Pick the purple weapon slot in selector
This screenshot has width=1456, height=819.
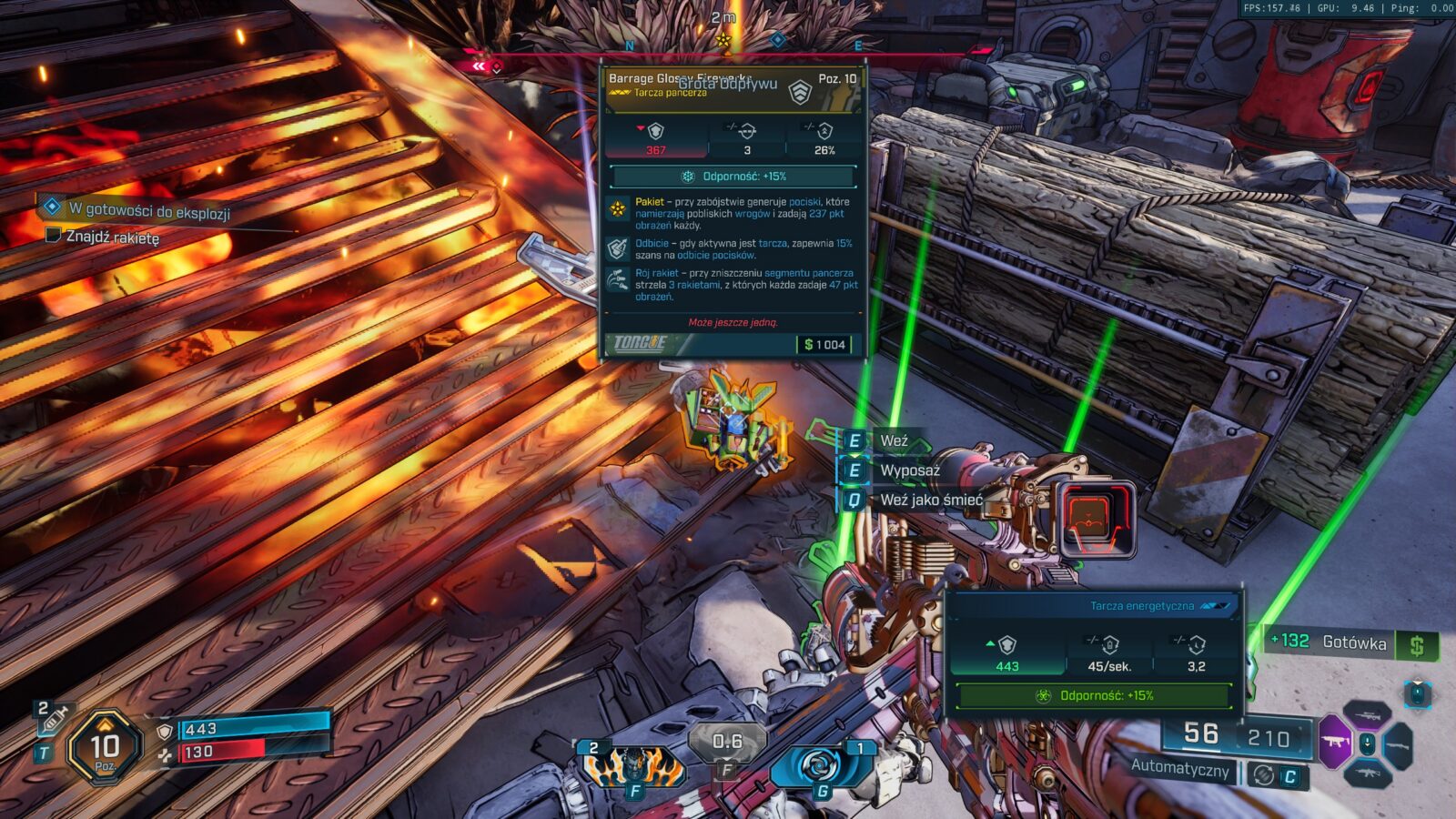click(x=1335, y=741)
